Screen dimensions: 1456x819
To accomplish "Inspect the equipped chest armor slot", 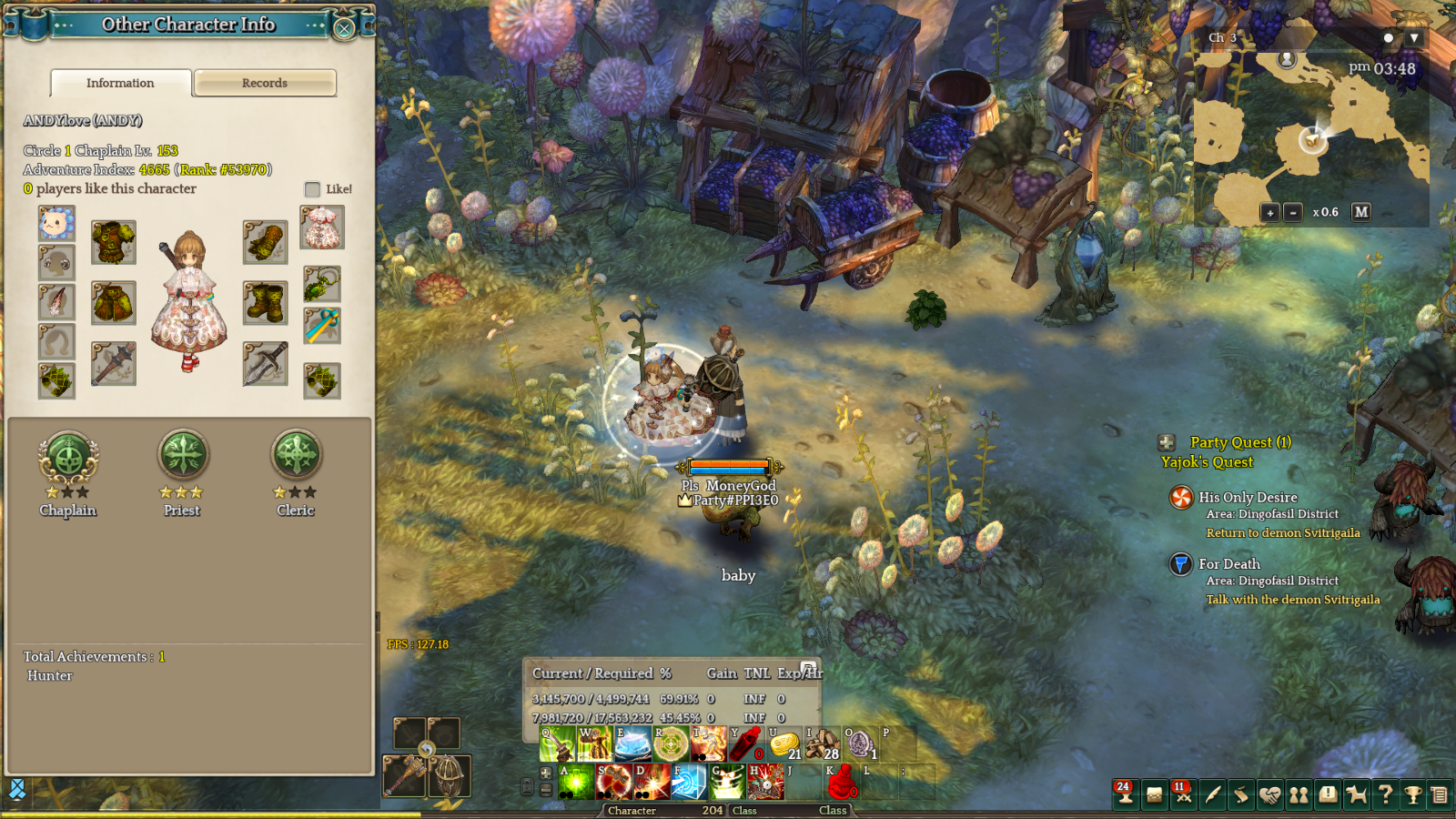I will click(114, 243).
